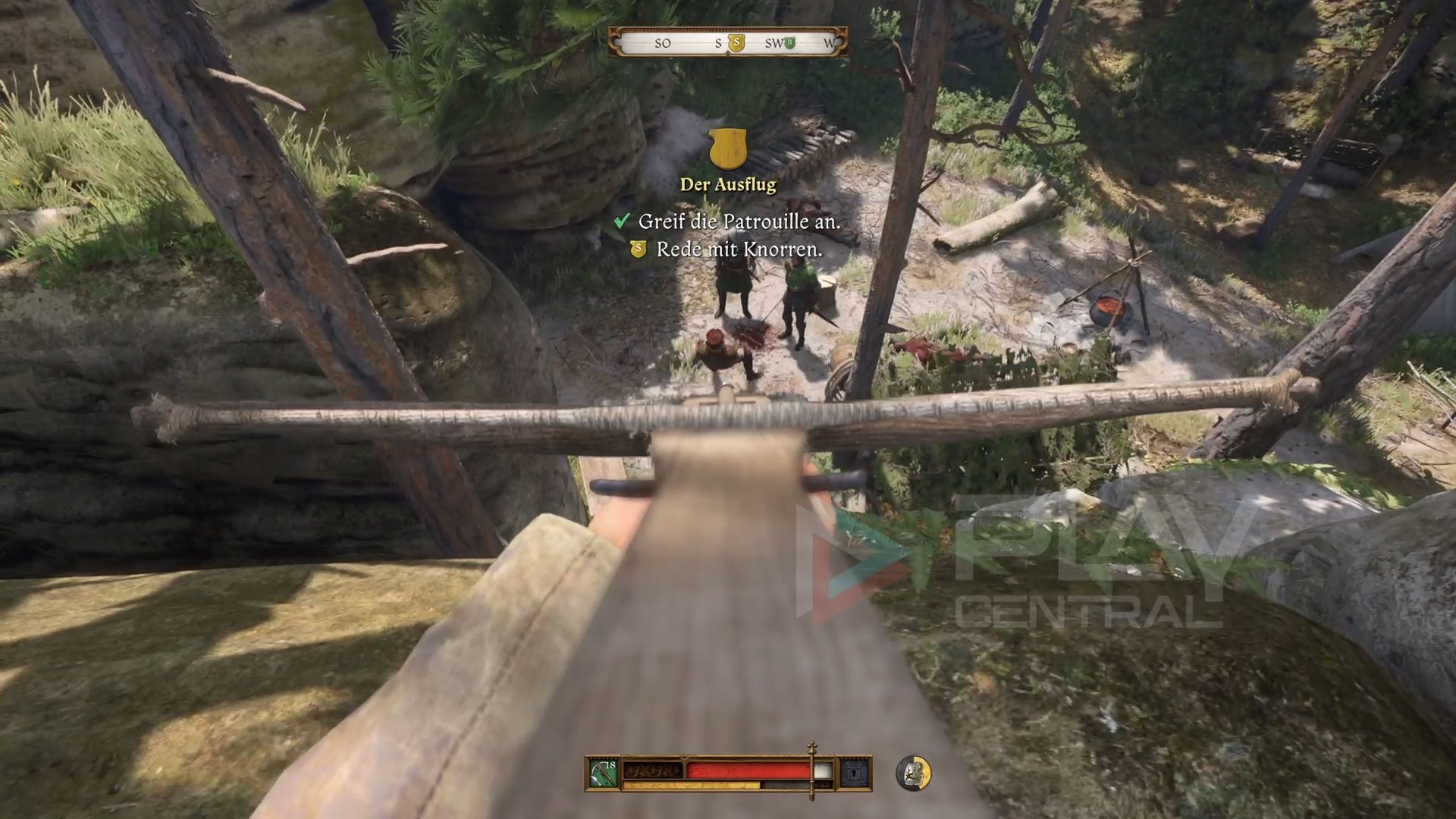Open the Der Ausflug quest tracker title

tap(728, 184)
